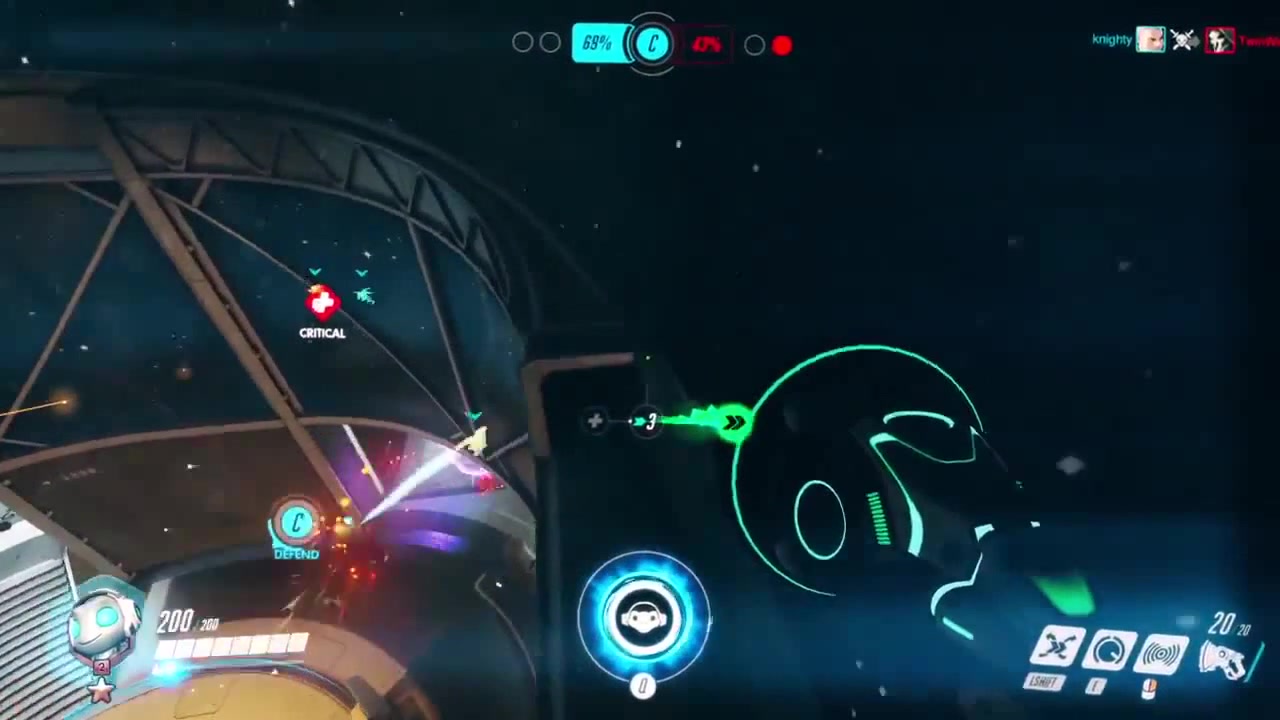1280x720 pixels.
Task: Select the red team's filled round marker
Action: click(782, 45)
